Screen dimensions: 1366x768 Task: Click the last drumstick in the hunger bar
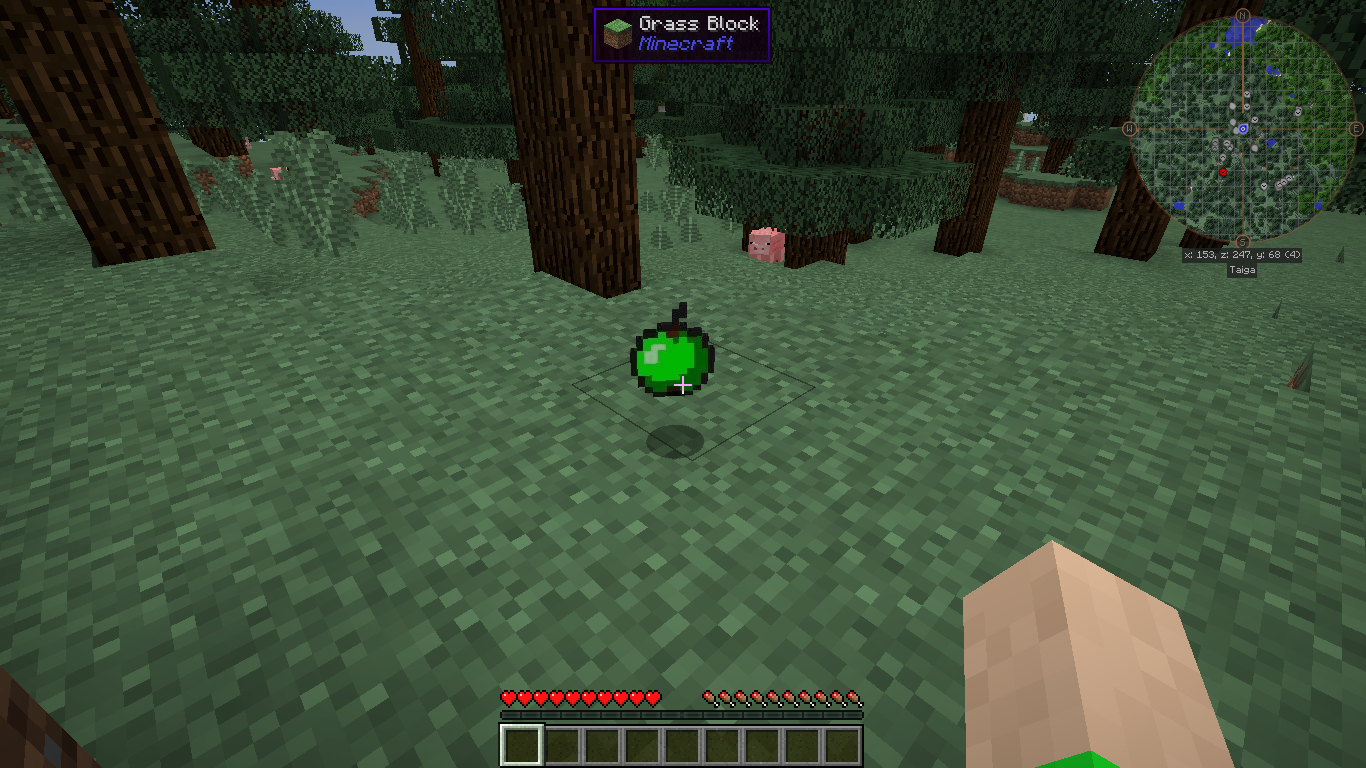(x=855, y=699)
